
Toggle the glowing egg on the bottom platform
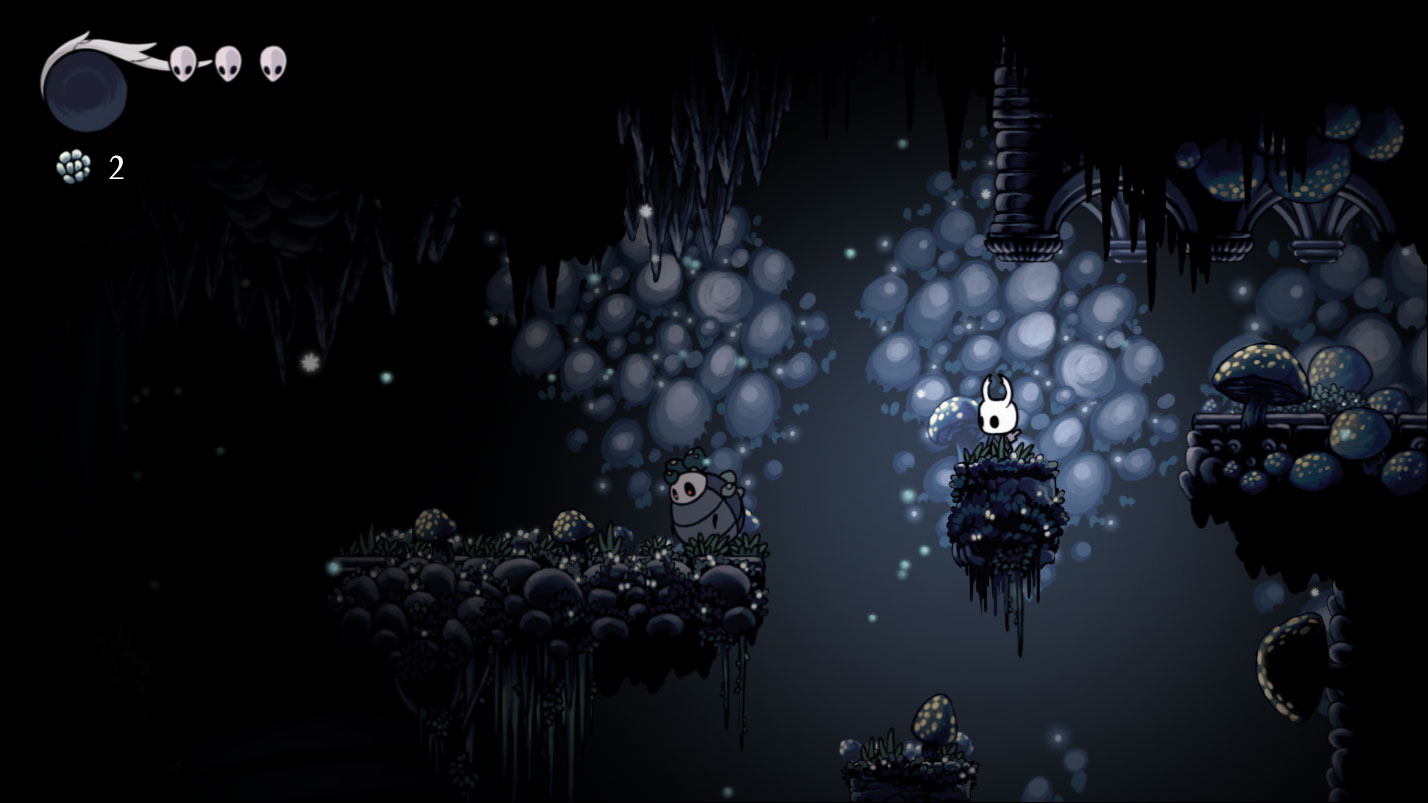tap(932, 715)
